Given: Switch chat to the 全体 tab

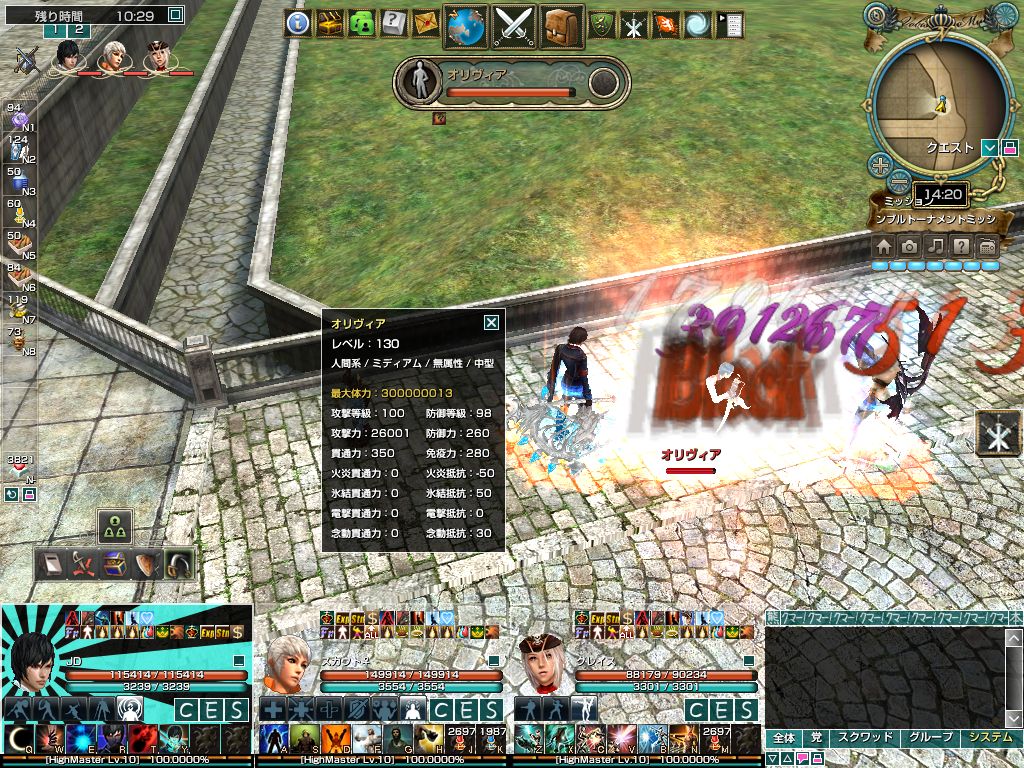Looking at the screenshot, I should click(784, 738).
